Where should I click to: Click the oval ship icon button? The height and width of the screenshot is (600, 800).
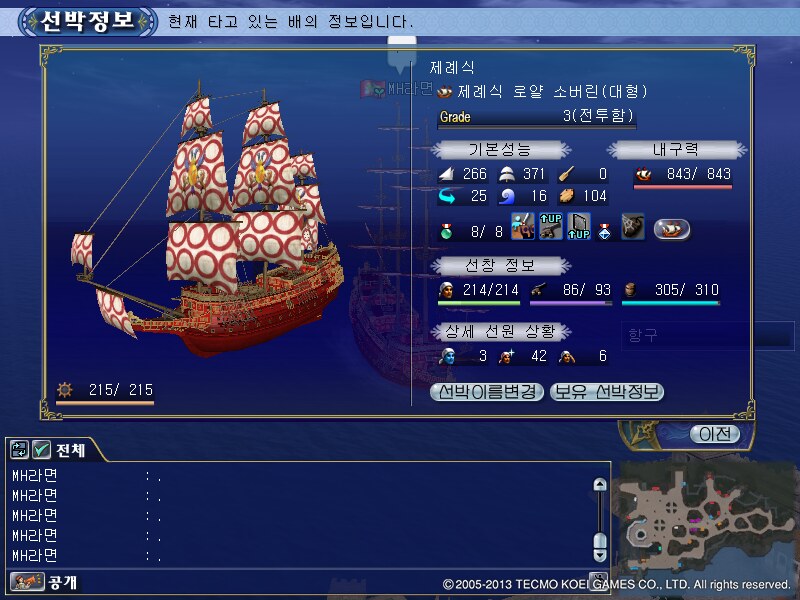[x=672, y=229]
